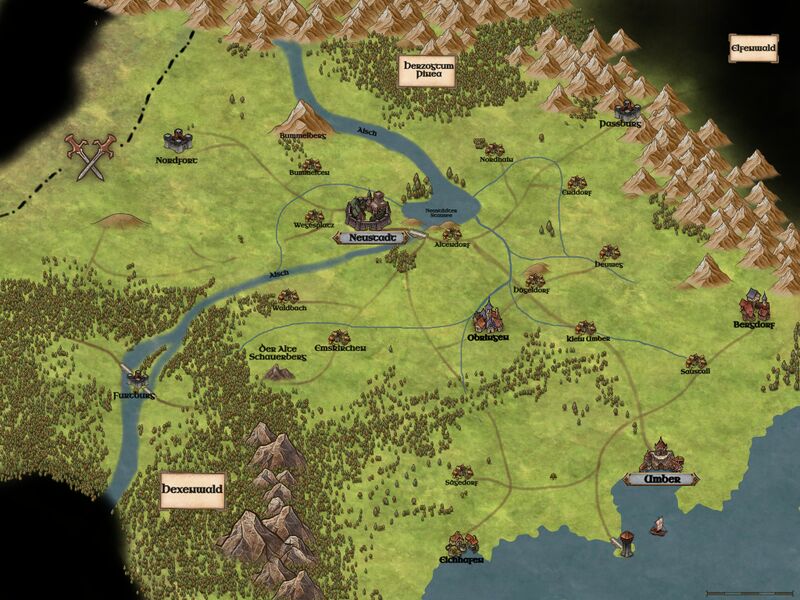Screen dimensions: 800x600
Task: Select the Obritzen town marker
Action: 488,319
